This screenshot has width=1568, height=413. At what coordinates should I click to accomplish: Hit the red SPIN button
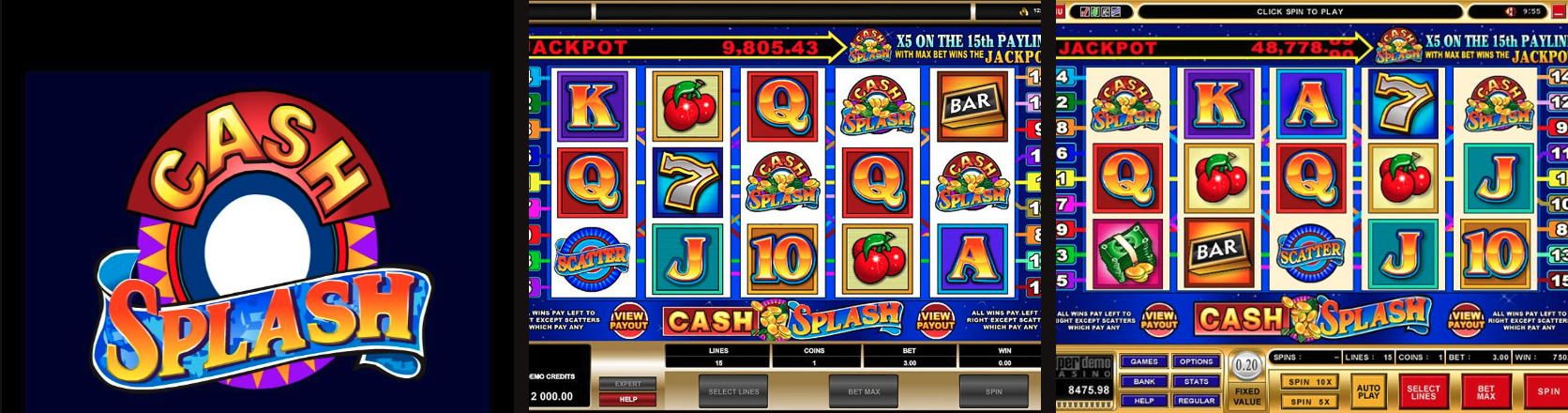click(x=1548, y=390)
